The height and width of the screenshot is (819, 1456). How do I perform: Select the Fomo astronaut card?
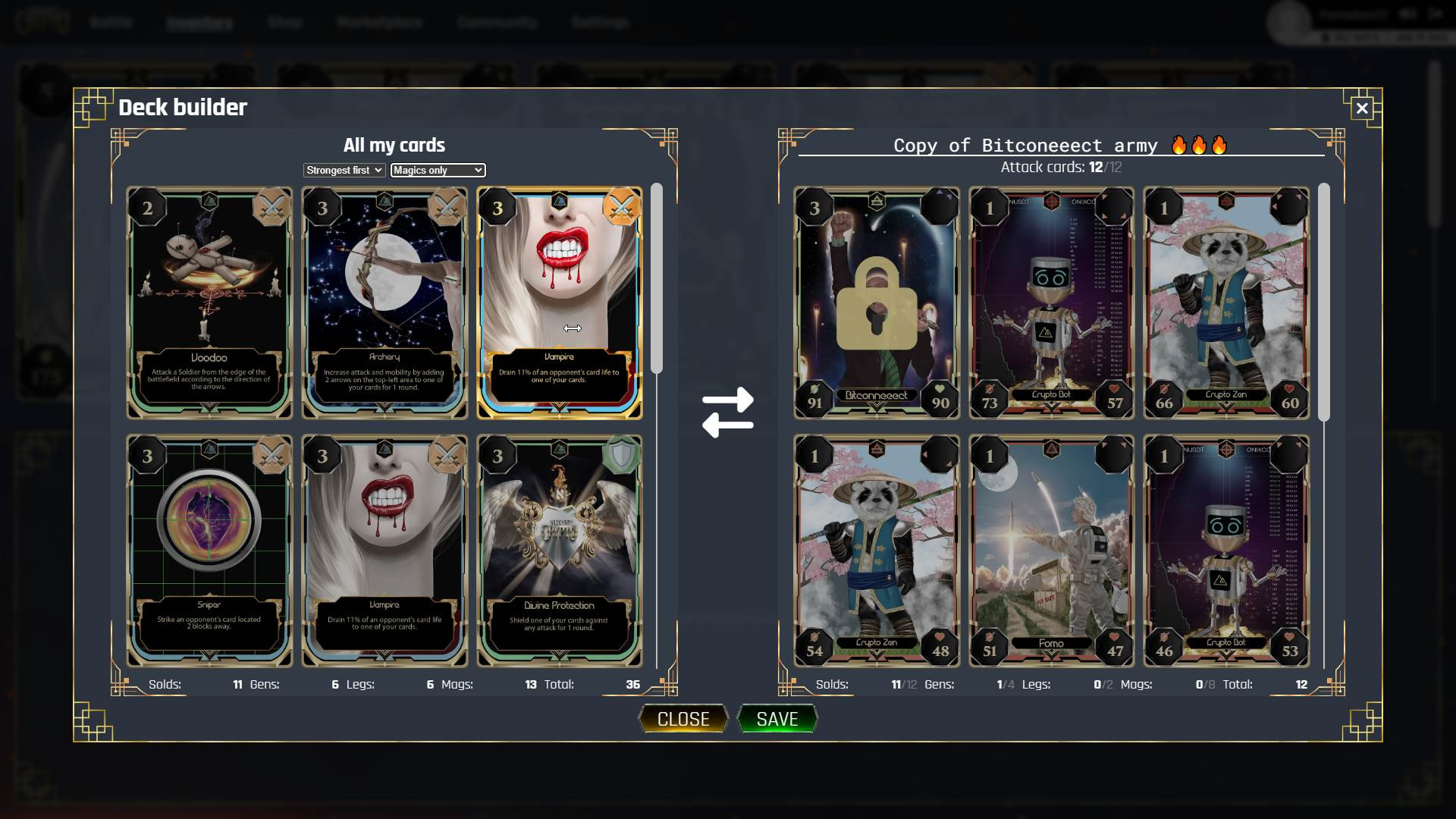pos(1051,551)
